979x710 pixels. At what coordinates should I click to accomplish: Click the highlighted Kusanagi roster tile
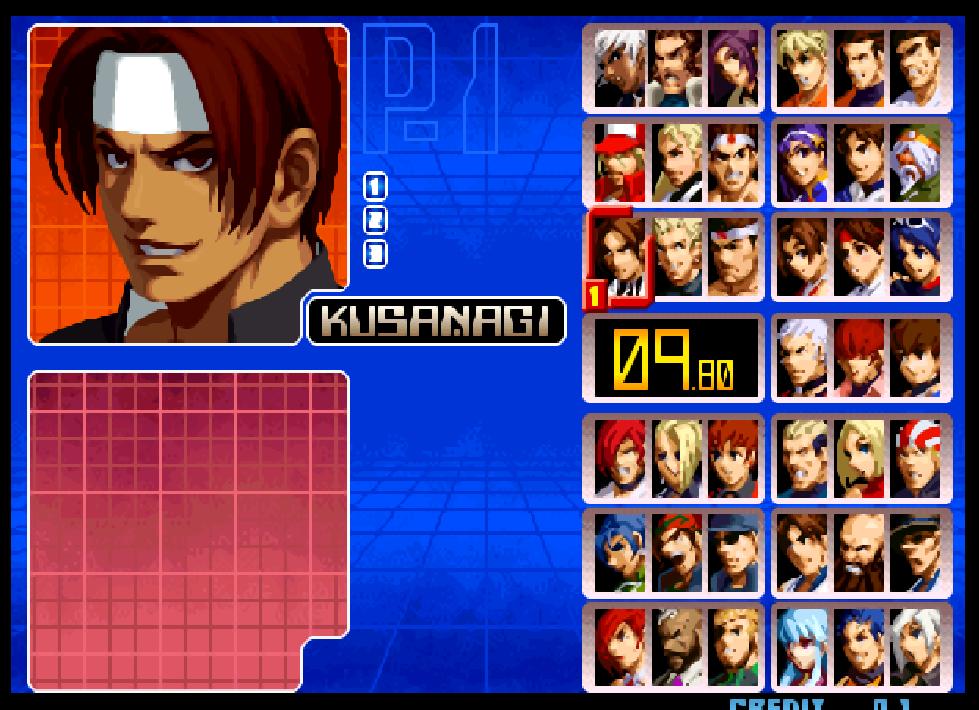pos(619,257)
